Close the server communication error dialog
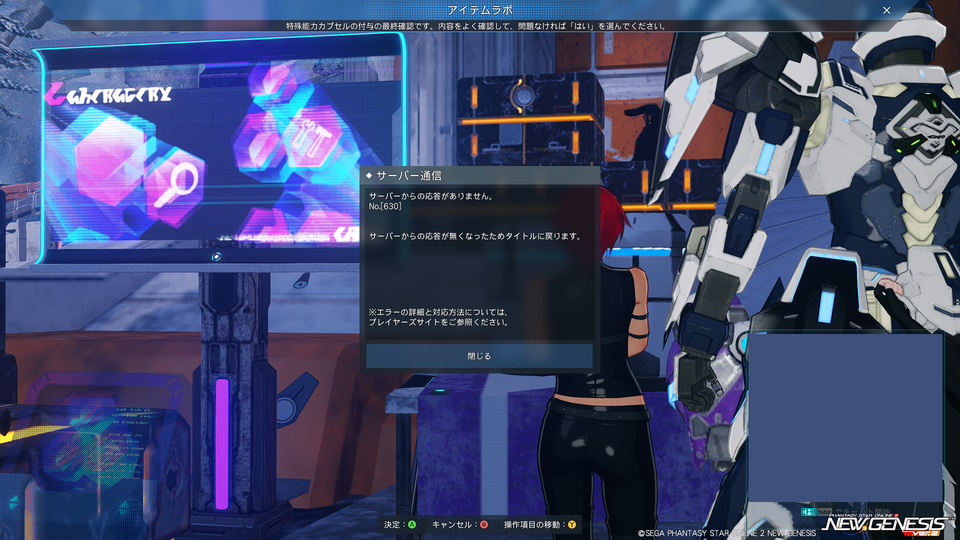 point(479,356)
